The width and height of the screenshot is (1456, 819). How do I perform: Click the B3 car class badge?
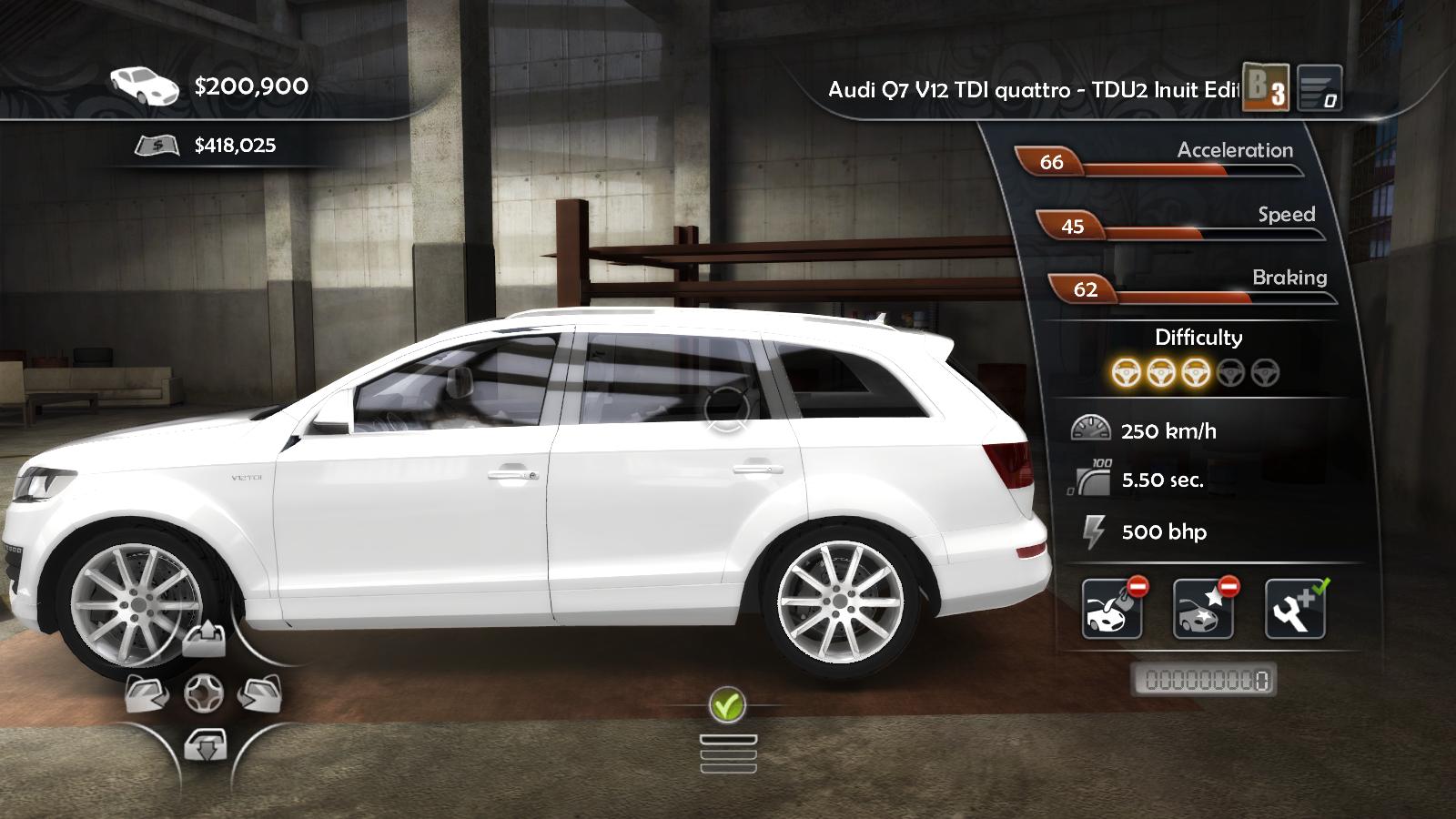(1266, 87)
